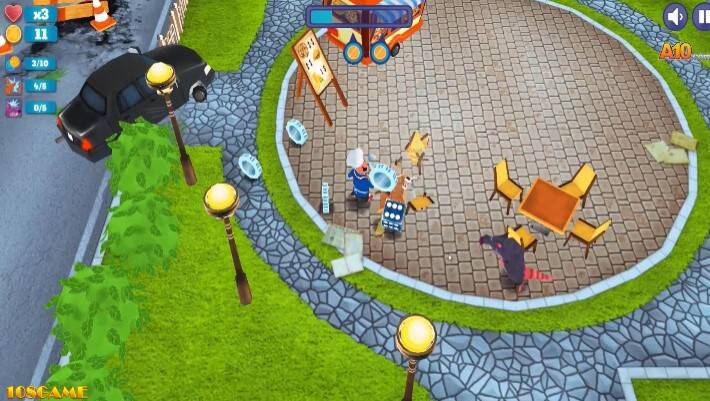
Task: Mute the game sound with the speaker button
Action: point(676,16)
